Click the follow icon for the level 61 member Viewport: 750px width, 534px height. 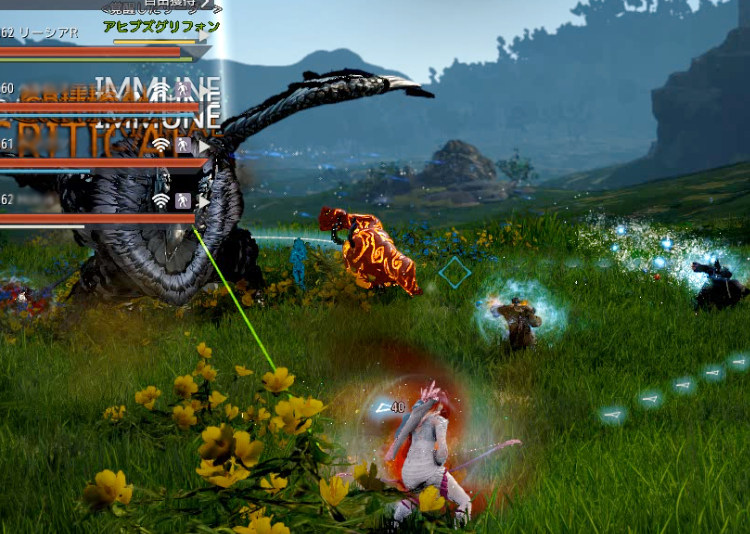[x=183, y=145]
